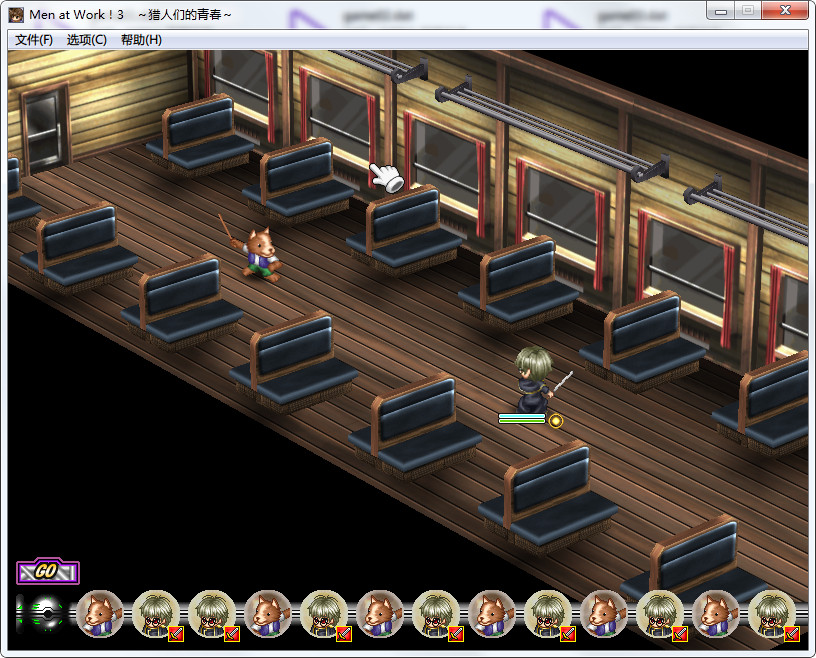This screenshot has height=658, width=816.
Task: Open the 选项(C) menu
Action: tap(87, 40)
